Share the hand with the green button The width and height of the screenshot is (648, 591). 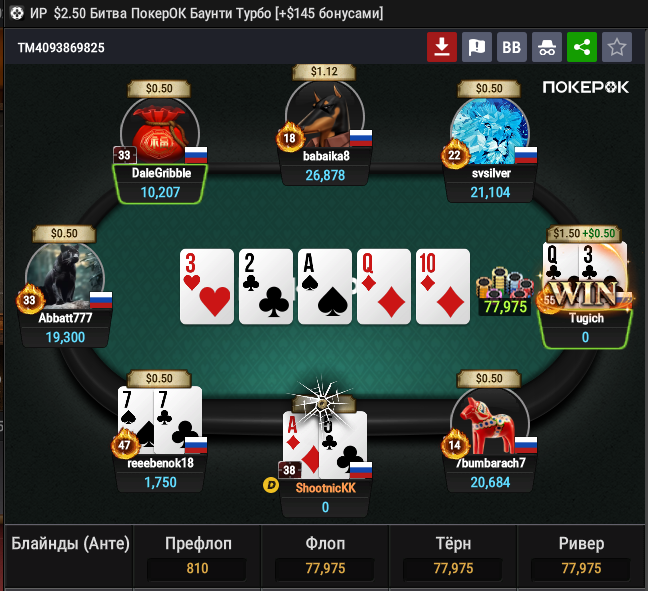(x=582, y=47)
